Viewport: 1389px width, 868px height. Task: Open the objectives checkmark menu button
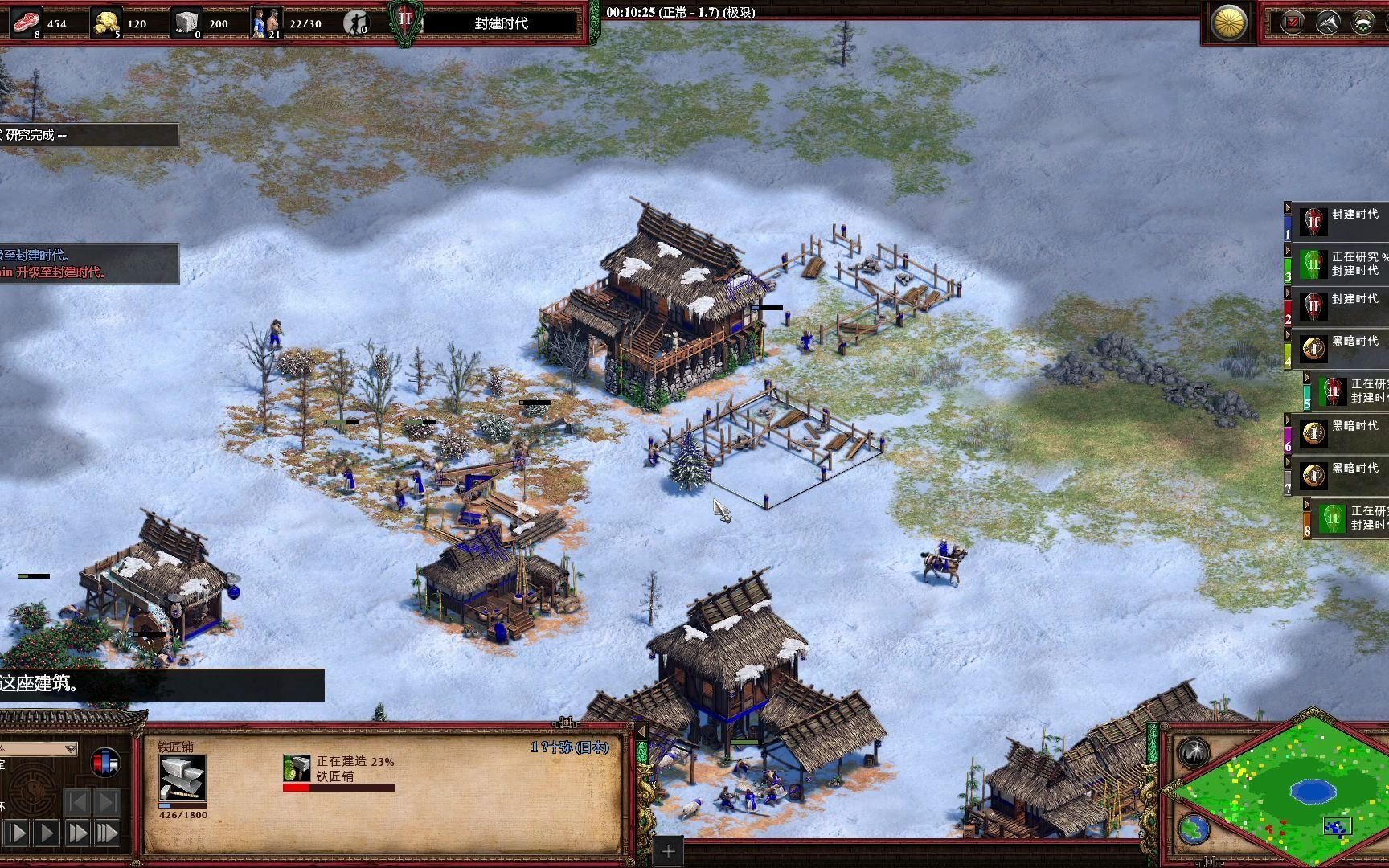pos(1293,23)
